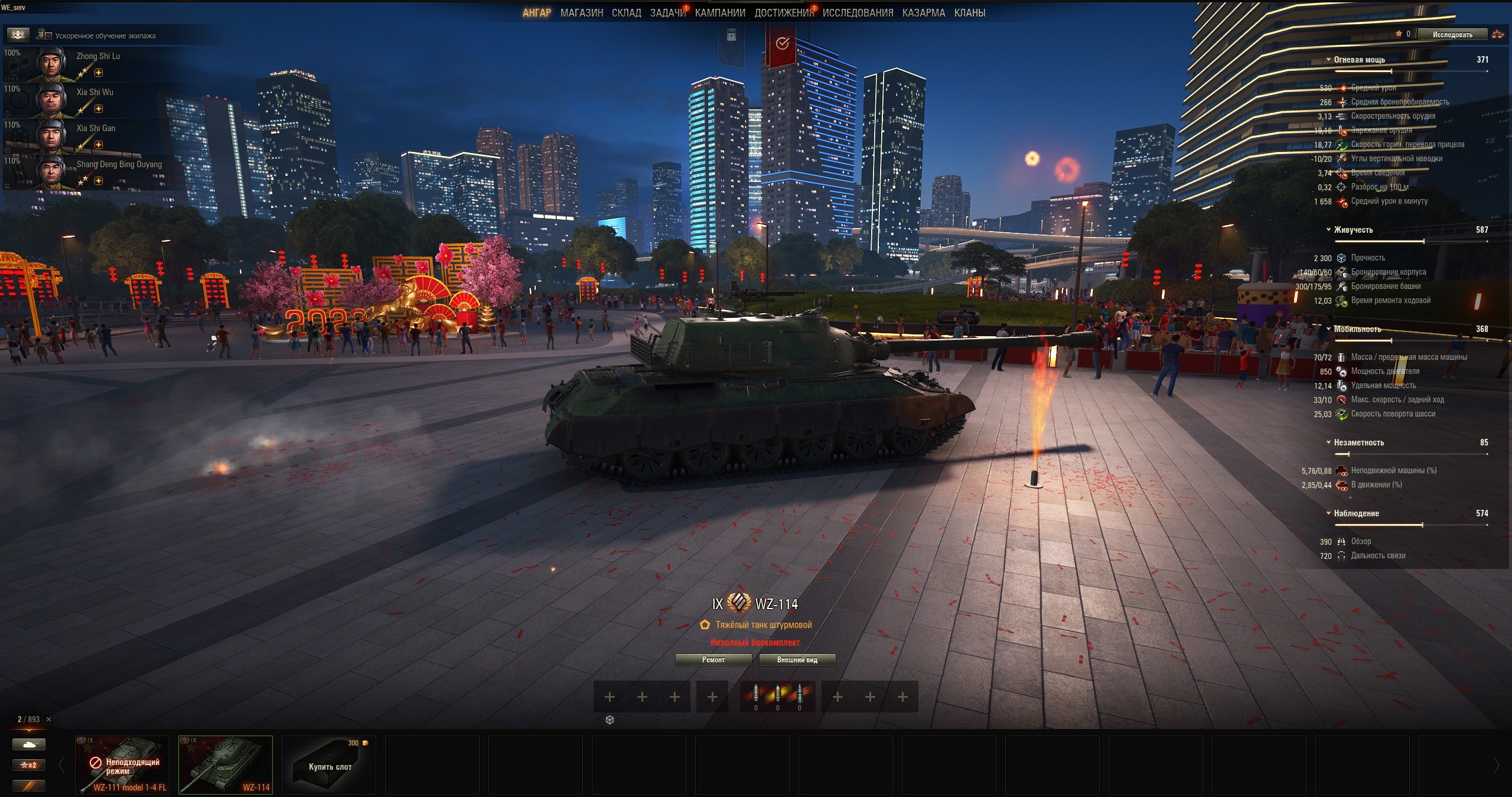Collapse the Мобильность stats section
This screenshot has height=797, width=1512.
click(1328, 329)
